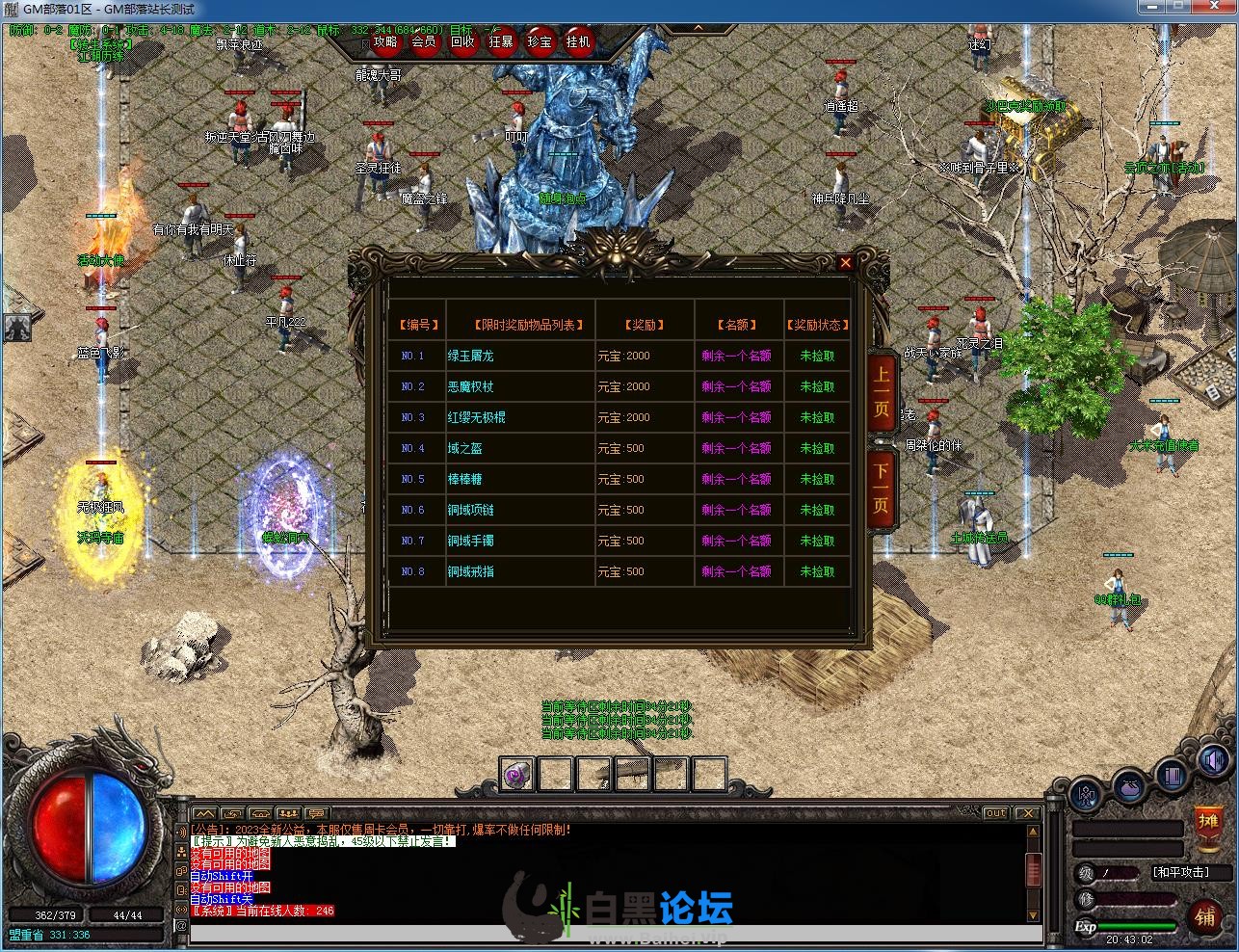
Task: Open the 攻略 guide button
Action: (385, 42)
